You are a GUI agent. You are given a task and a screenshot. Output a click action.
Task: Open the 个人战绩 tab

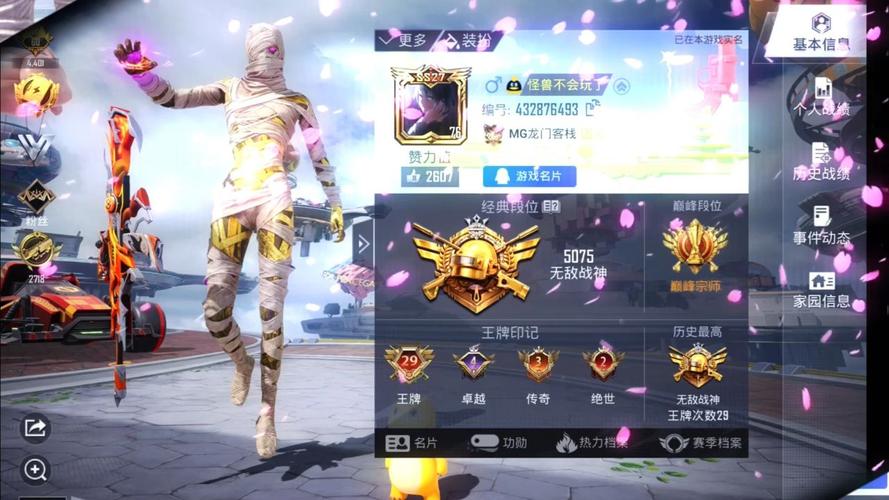tap(821, 96)
